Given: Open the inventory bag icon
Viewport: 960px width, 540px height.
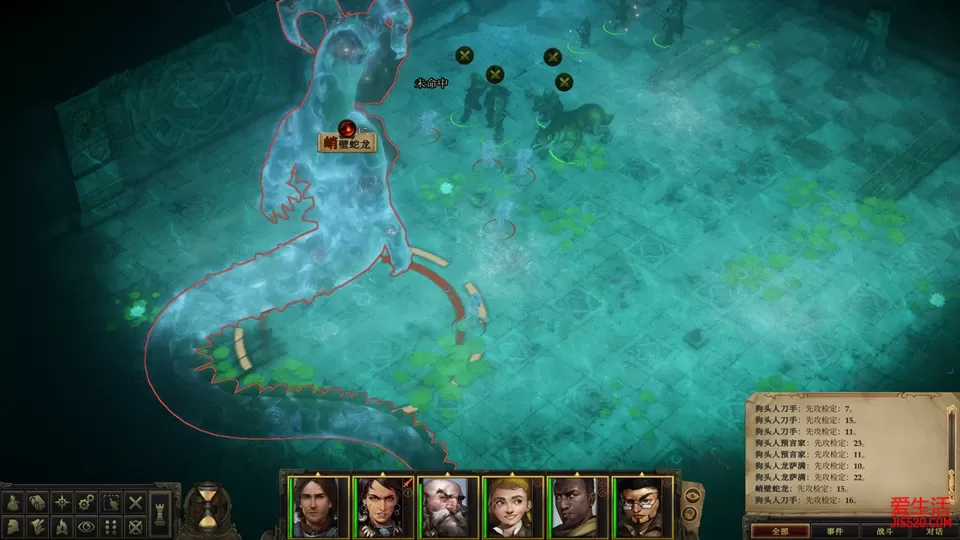Looking at the screenshot, I should (14, 502).
